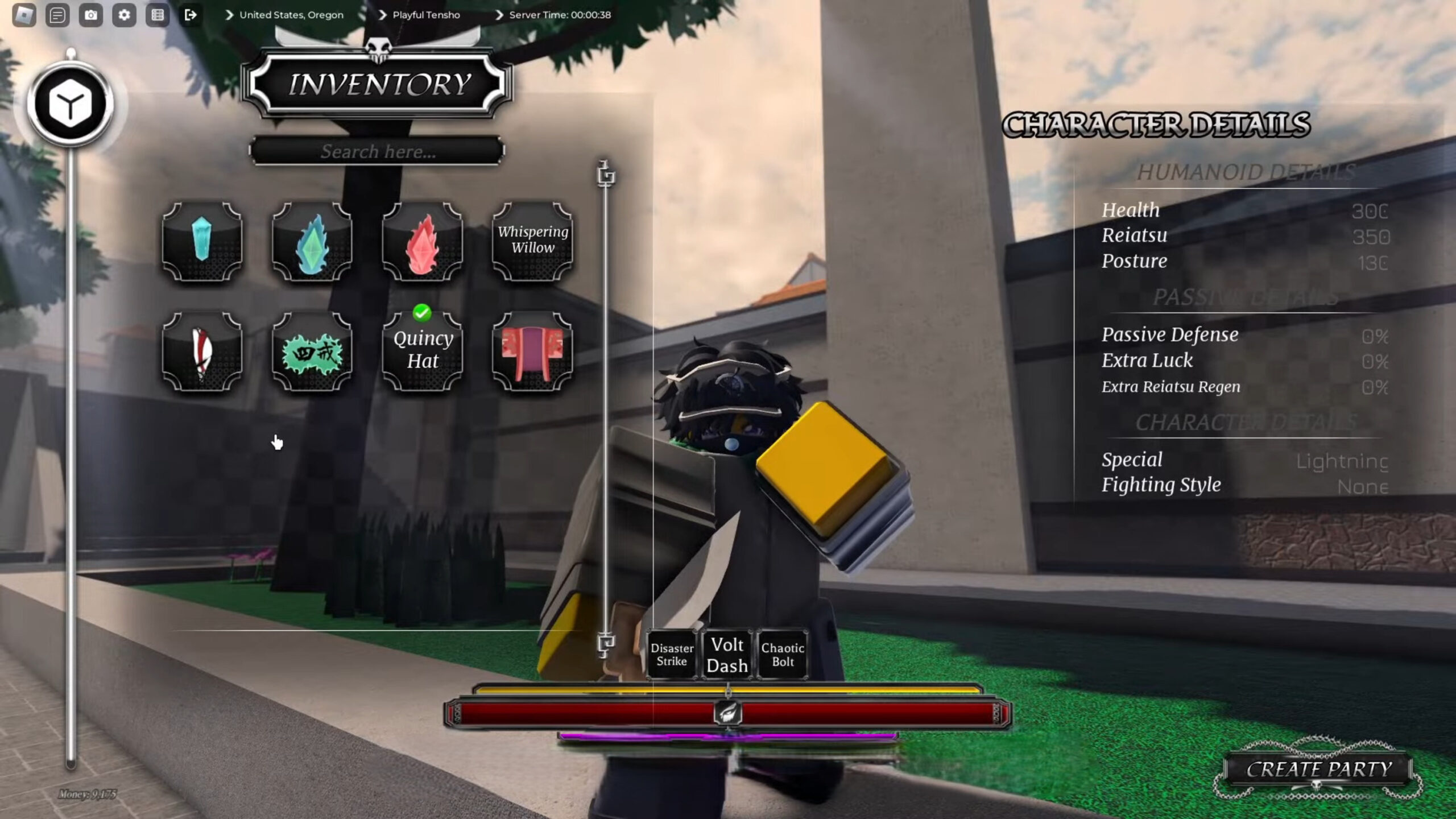
Task: Activate the Disaster Strike ability
Action: tap(672, 655)
